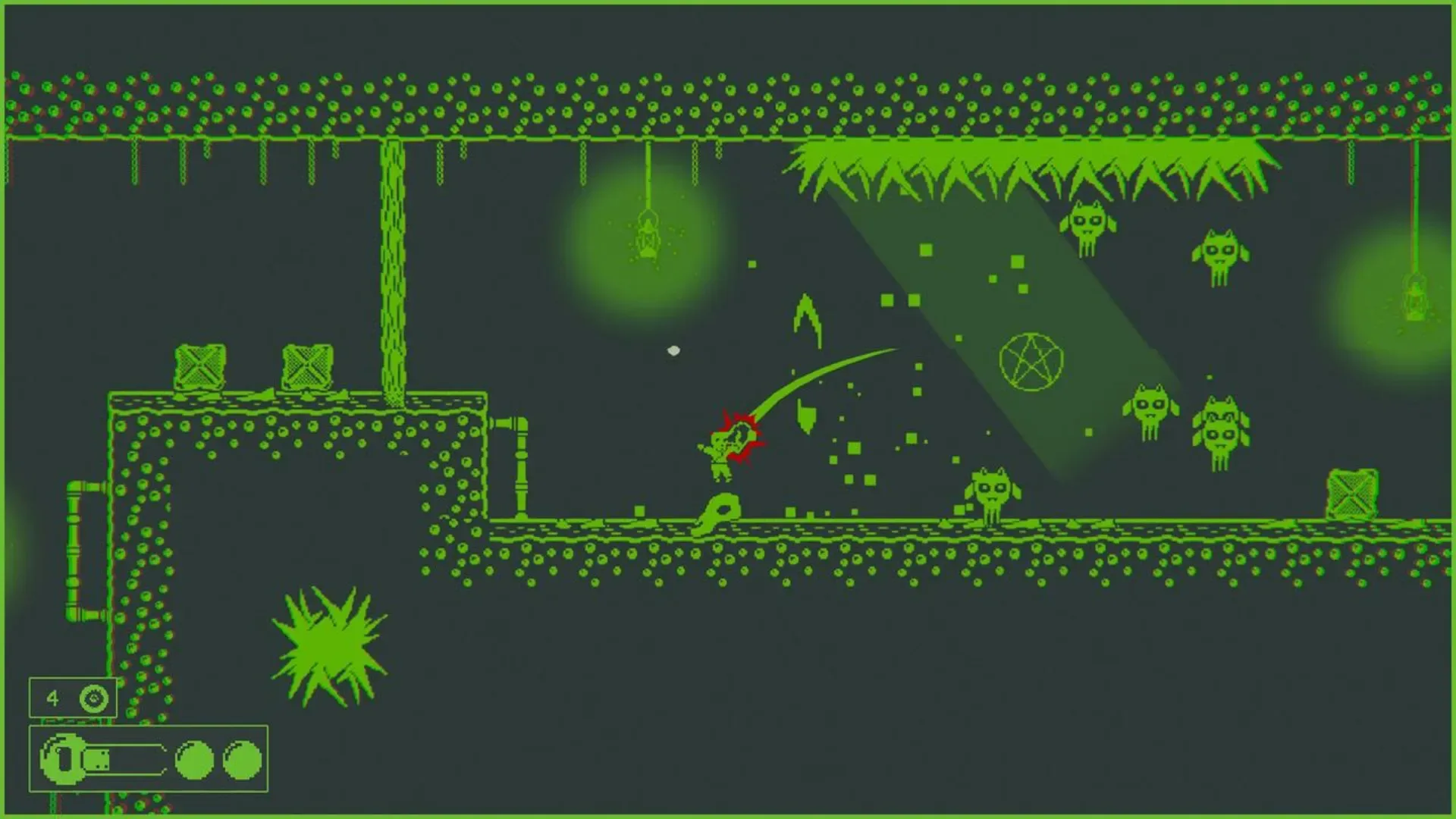Viewport: 1456px width, 819px height.
Task: Select the player character swinging the weapon
Action: [x=720, y=455]
